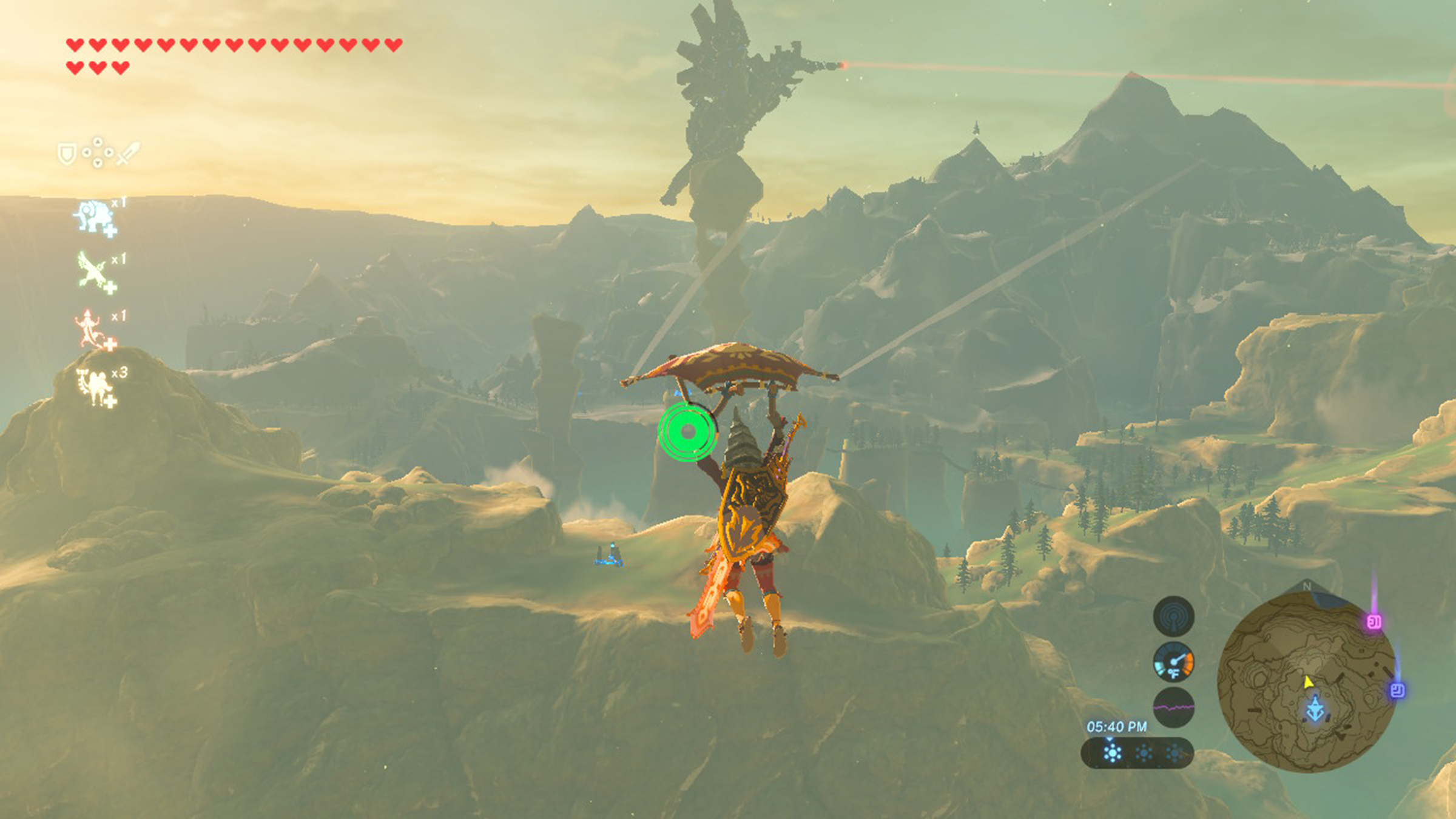Select the blue waypoint icon inside the minimap
The width and height of the screenshot is (1456, 819).
pos(1315,709)
